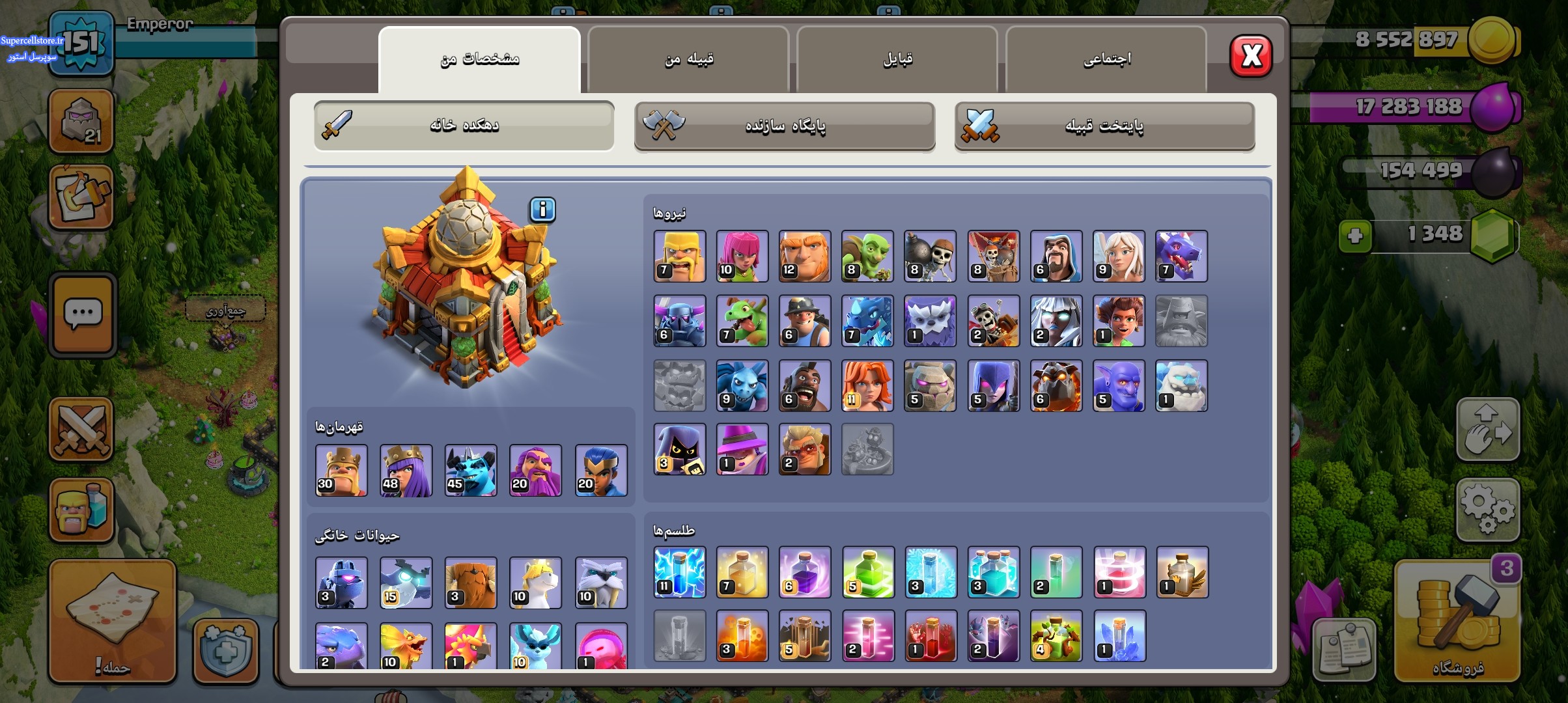Switch to the قبیله من tab
Viewport: 1568px width, 703px height.
[688, 60]
